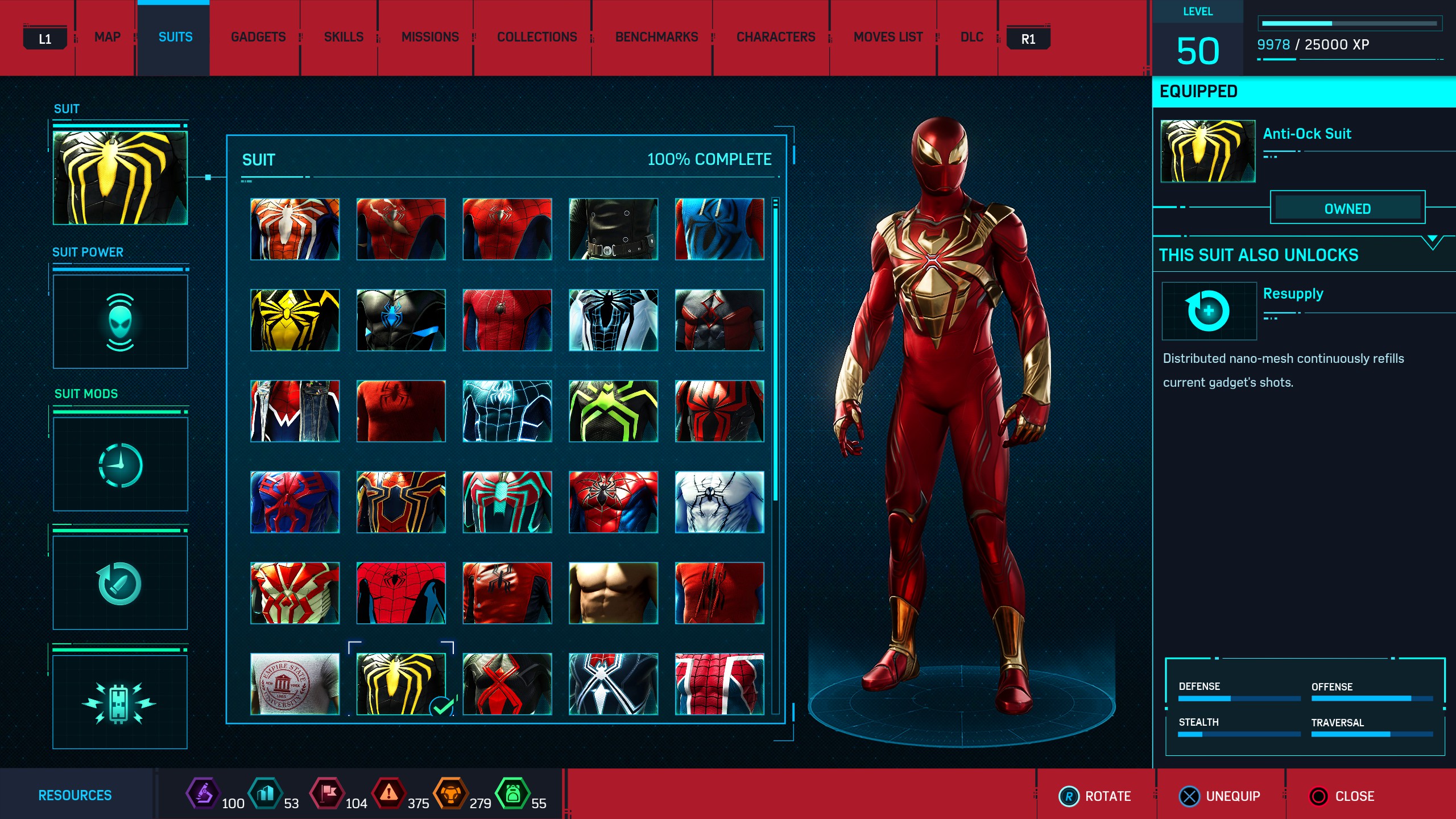Choose the clock-icon suit mod slot

point(120,465)
